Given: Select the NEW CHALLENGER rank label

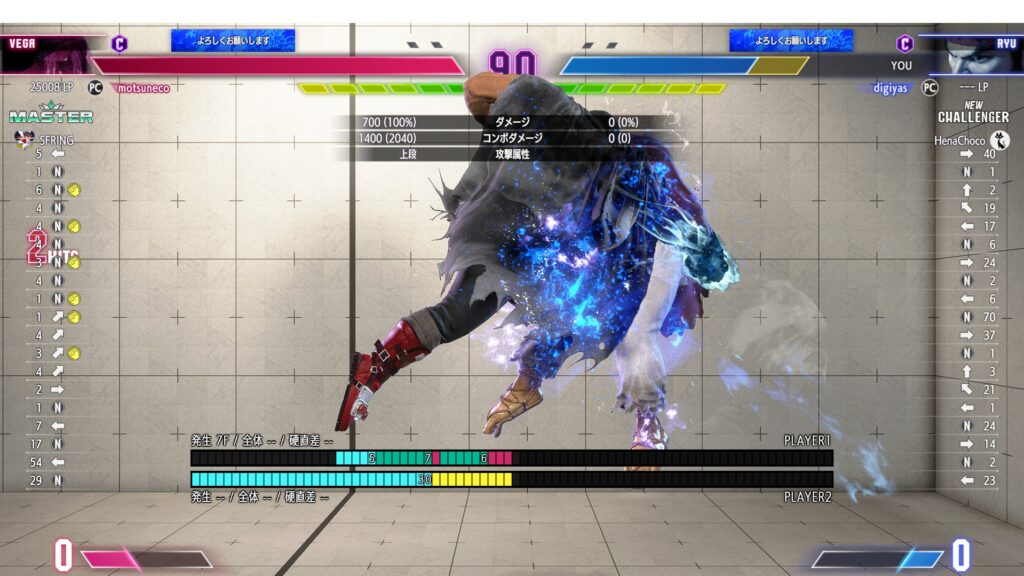Looking at the screenshot, I should [x=973, y=112].
